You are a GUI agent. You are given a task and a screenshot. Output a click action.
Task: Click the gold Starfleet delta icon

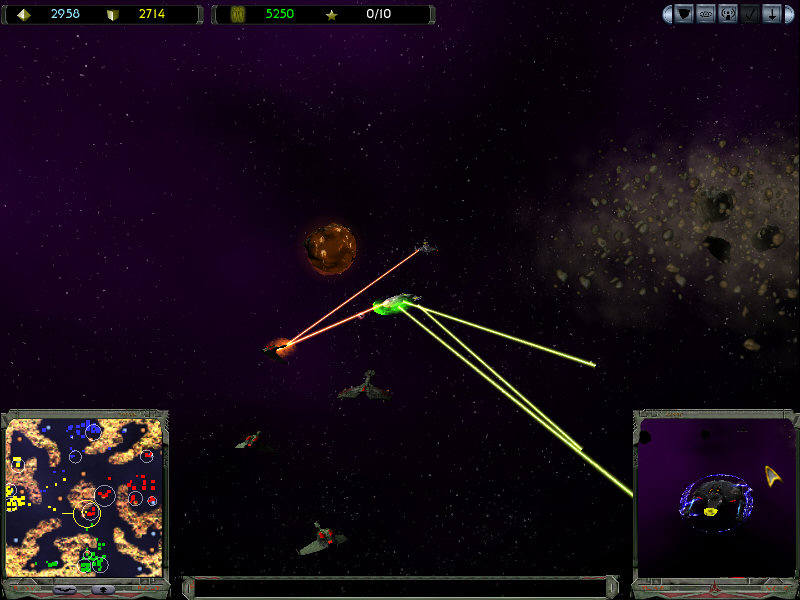773,475
